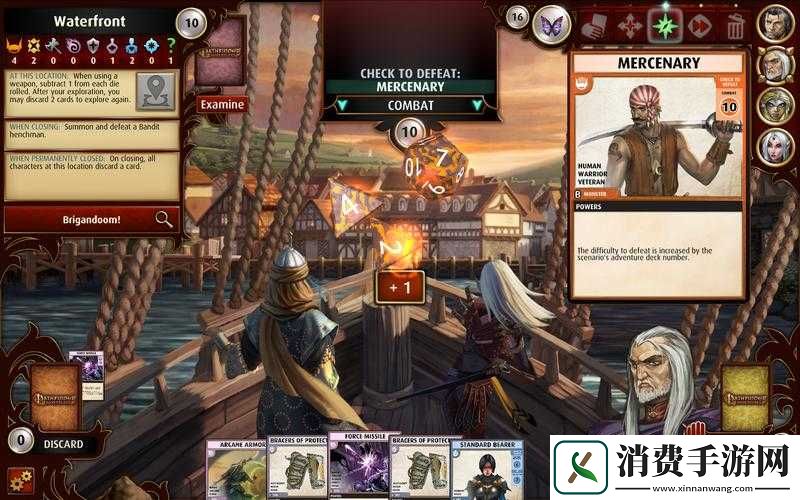Open the gear settings button

(19, 479)
